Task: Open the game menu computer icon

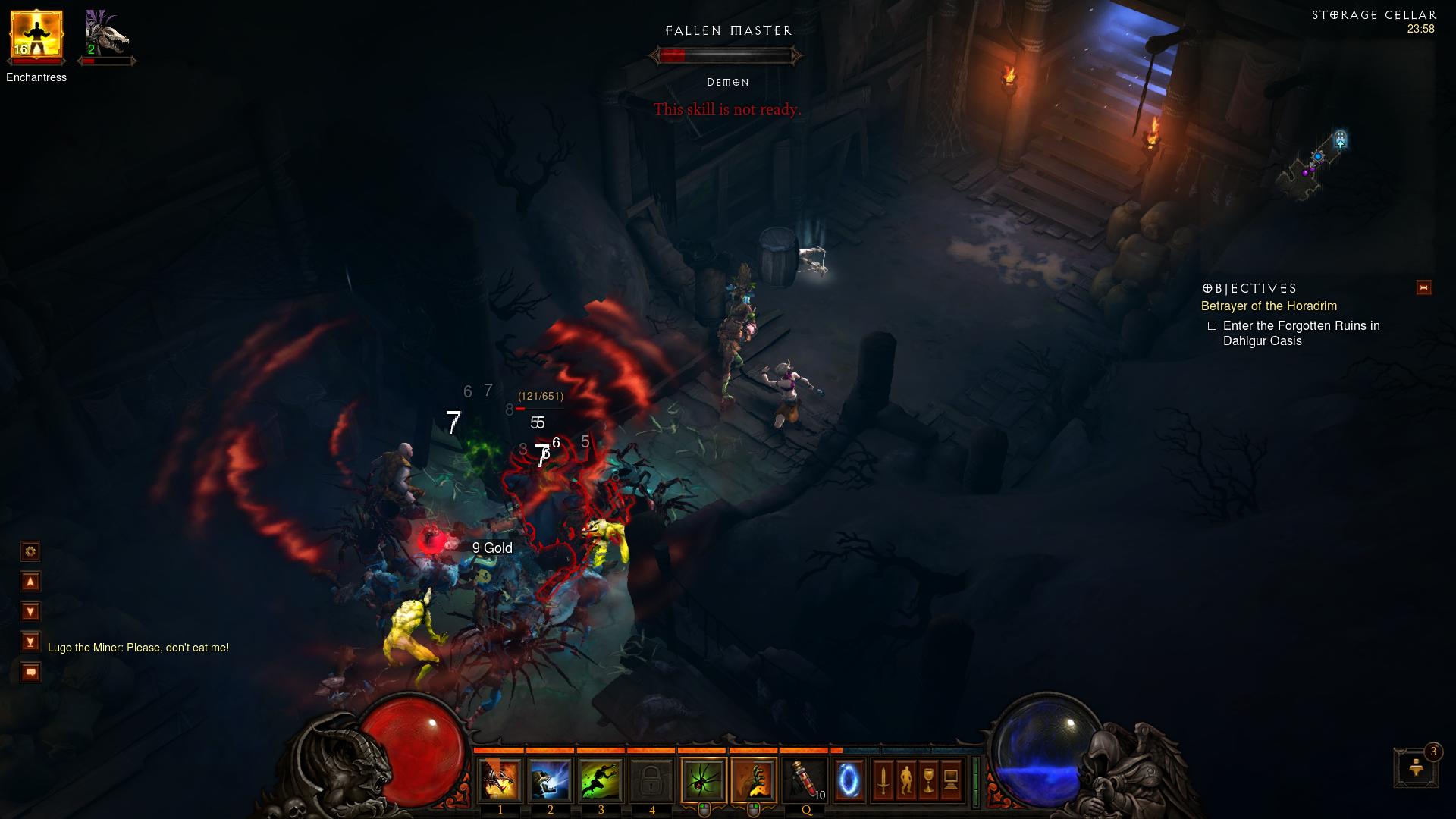Action: click(951, 780)
